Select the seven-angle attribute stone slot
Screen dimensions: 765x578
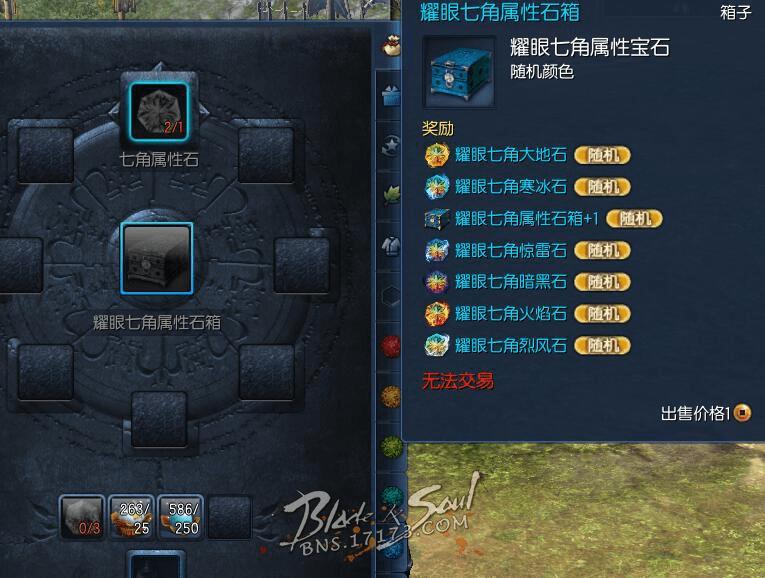coord(160,110)
